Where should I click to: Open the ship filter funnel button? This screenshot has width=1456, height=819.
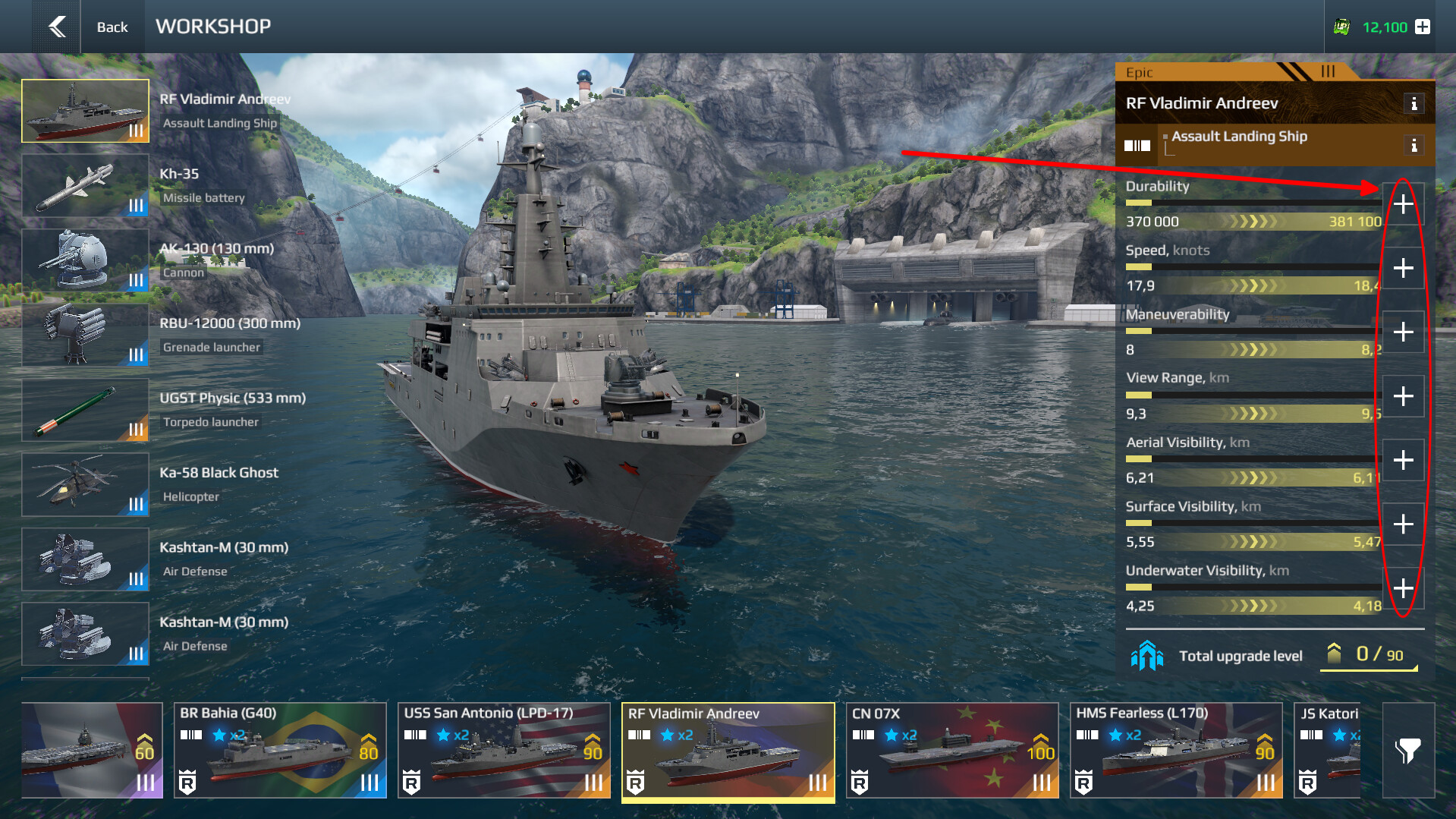click(1408, 750)
